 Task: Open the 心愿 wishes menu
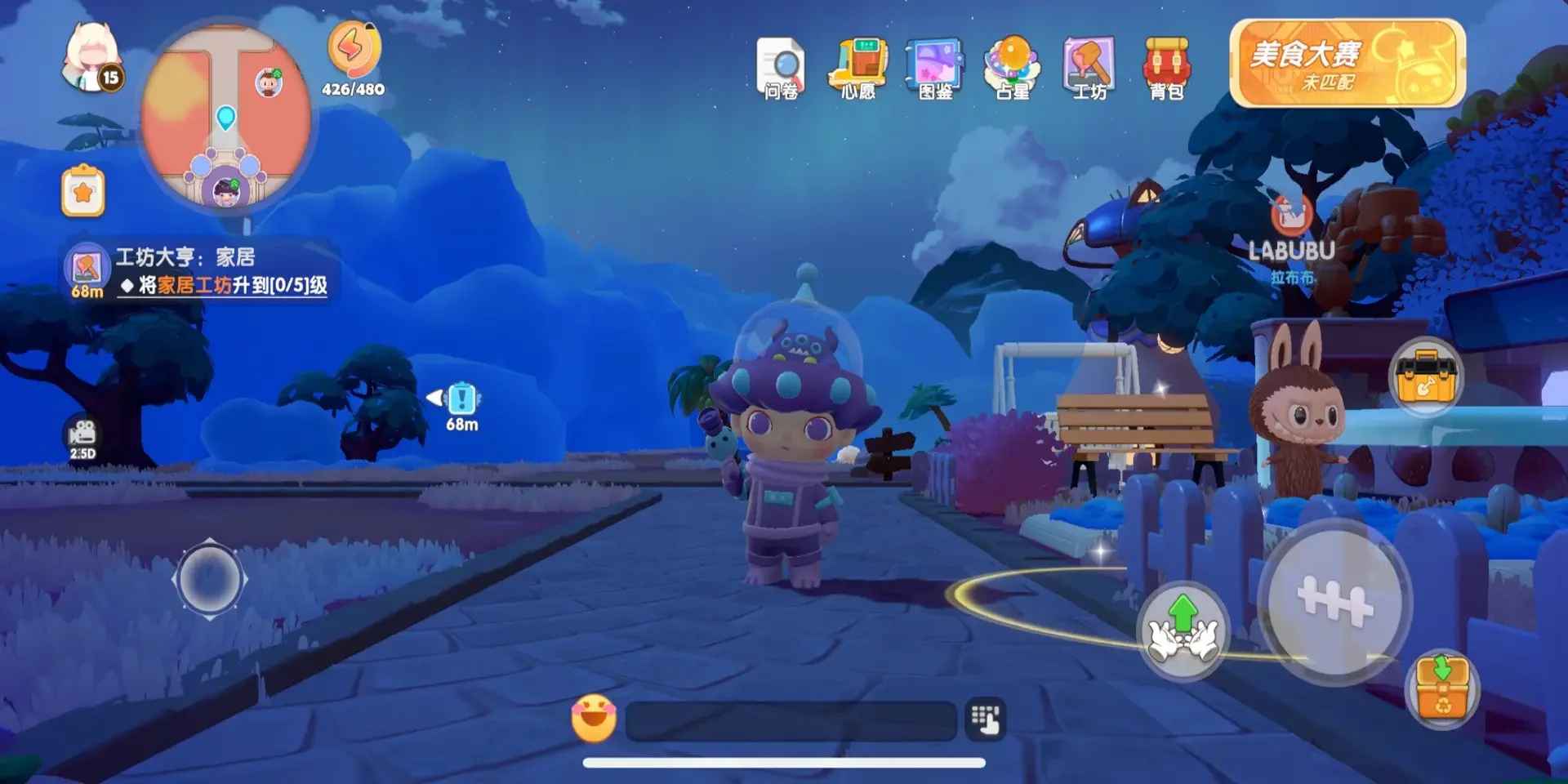coord(857,68)
